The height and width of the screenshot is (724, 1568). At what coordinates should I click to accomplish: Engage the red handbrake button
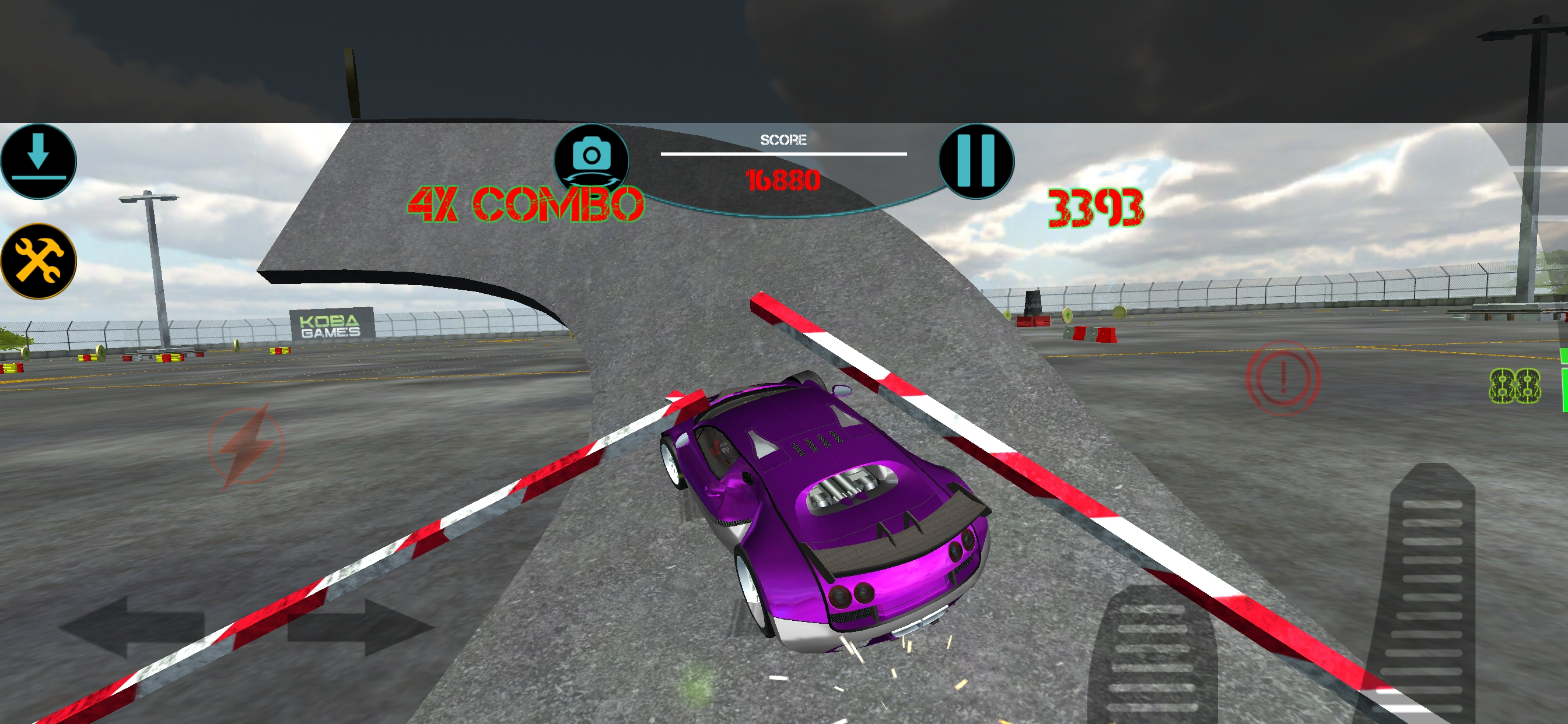1283,378
